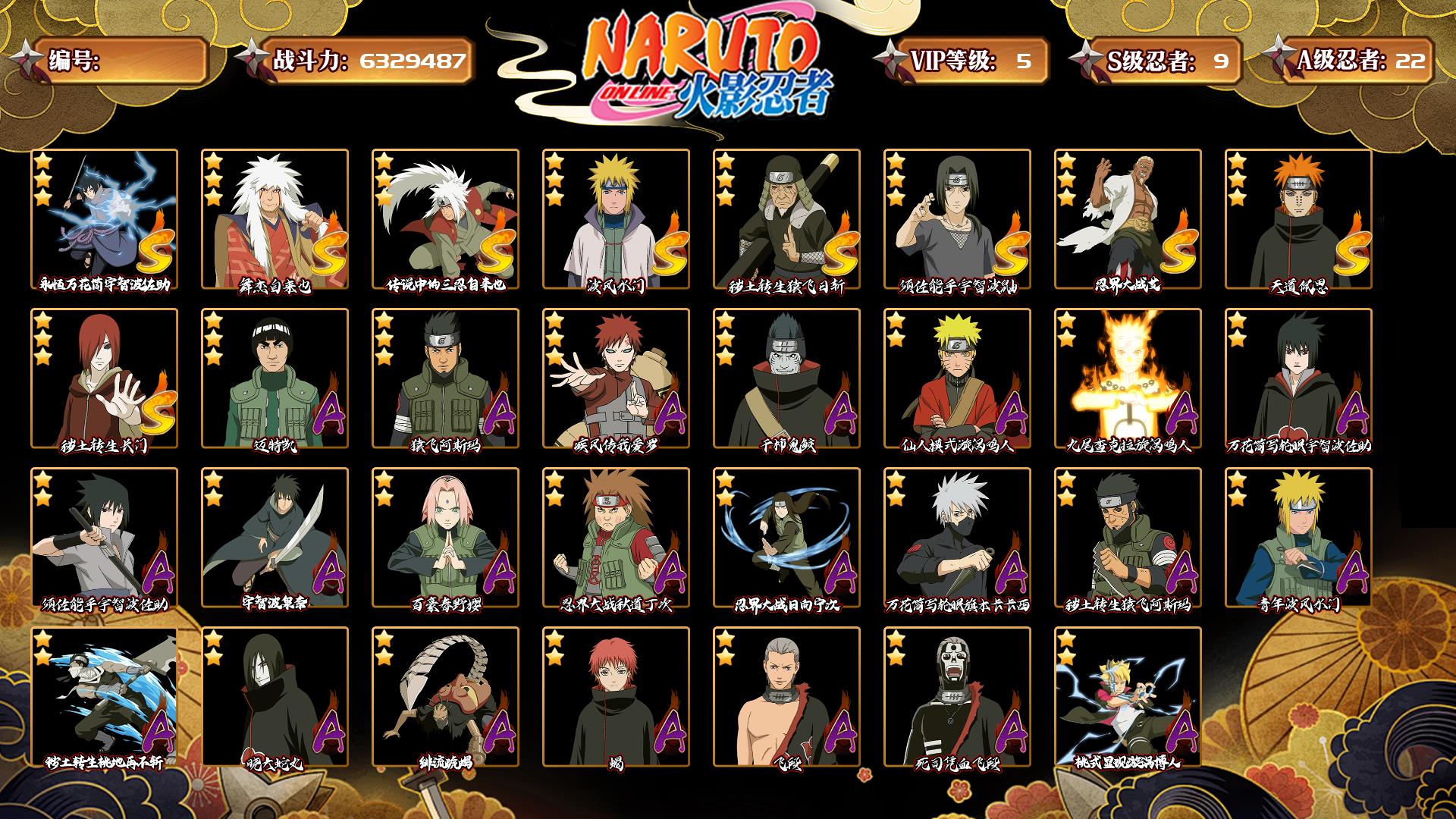
Task: Open the Neji Hyuga rotation card
Action: (786, 537)
